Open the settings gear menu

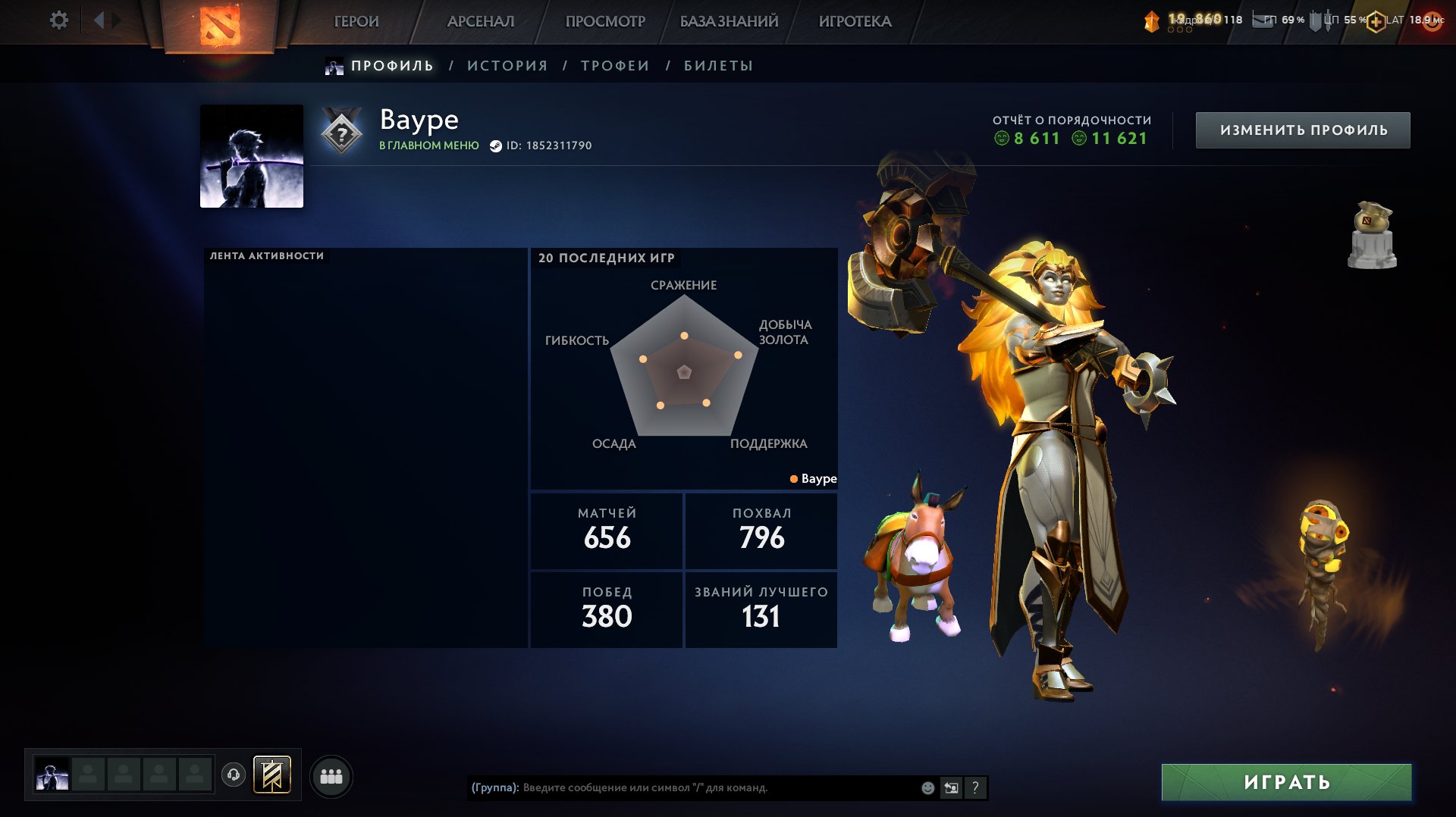coord(58,21)
